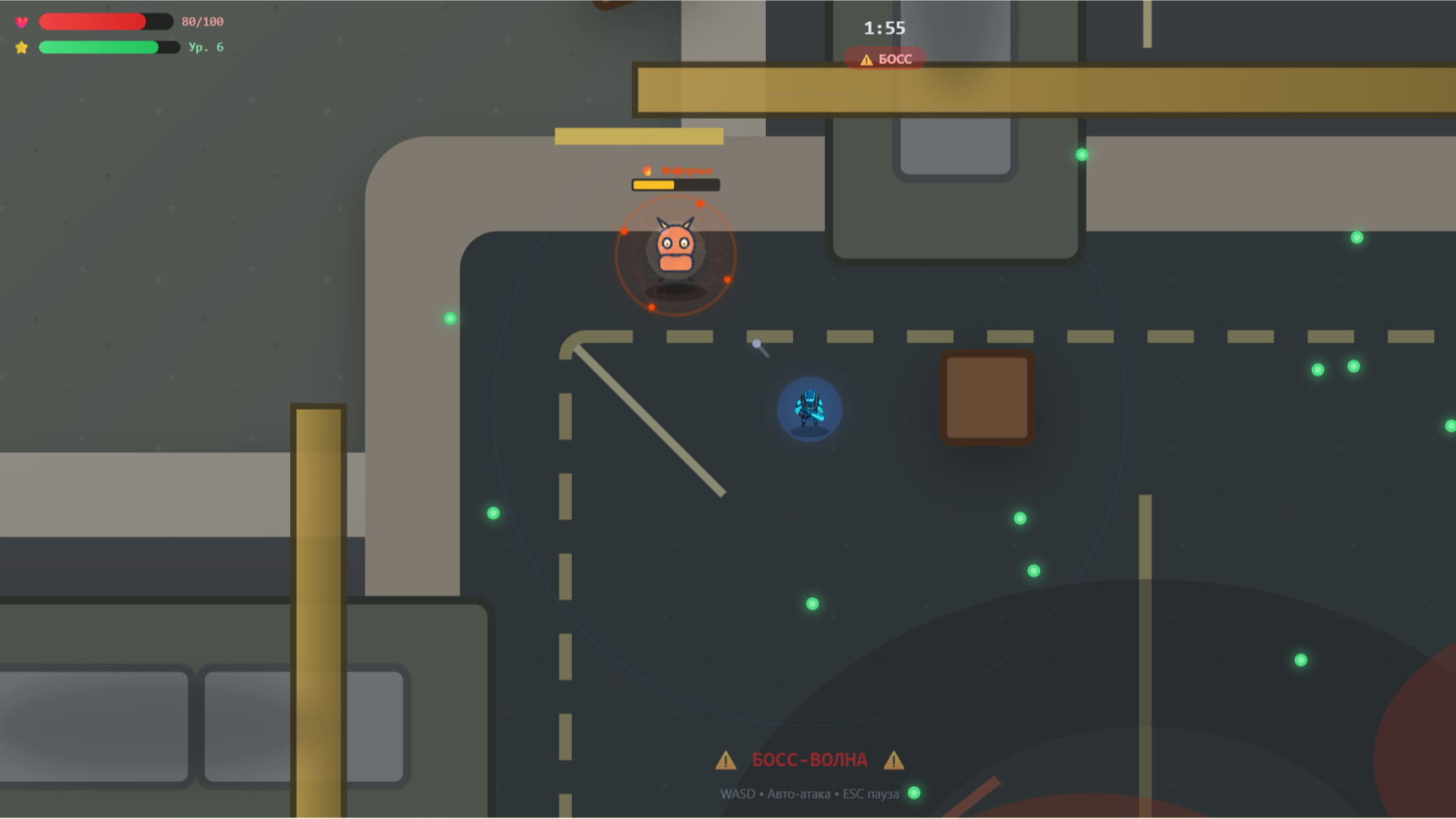
Task: Click the yellow star experience icon
Action: [x=20, y=47]
